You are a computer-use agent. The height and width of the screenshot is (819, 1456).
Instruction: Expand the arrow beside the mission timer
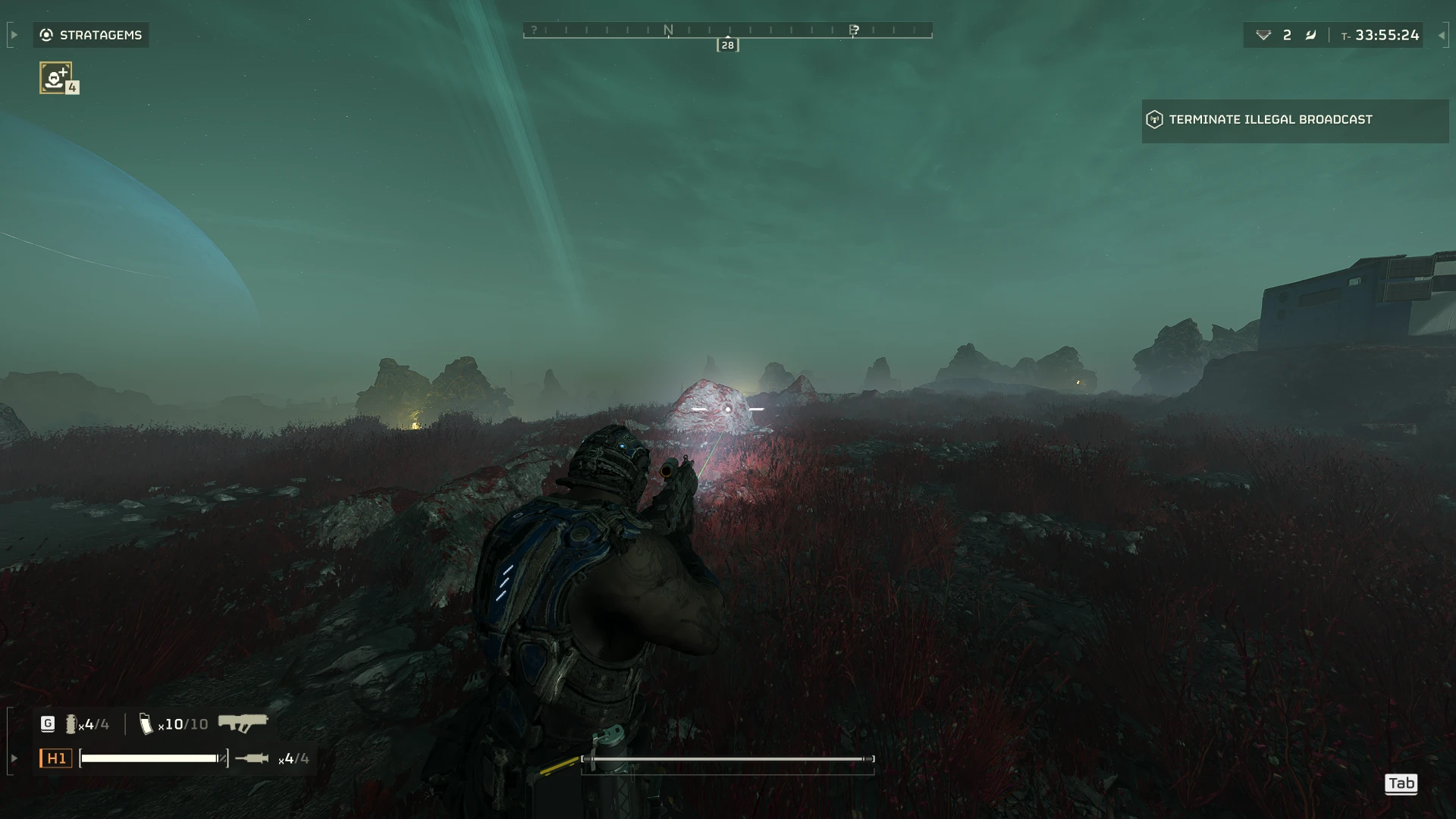click(x=1441, y=35)
